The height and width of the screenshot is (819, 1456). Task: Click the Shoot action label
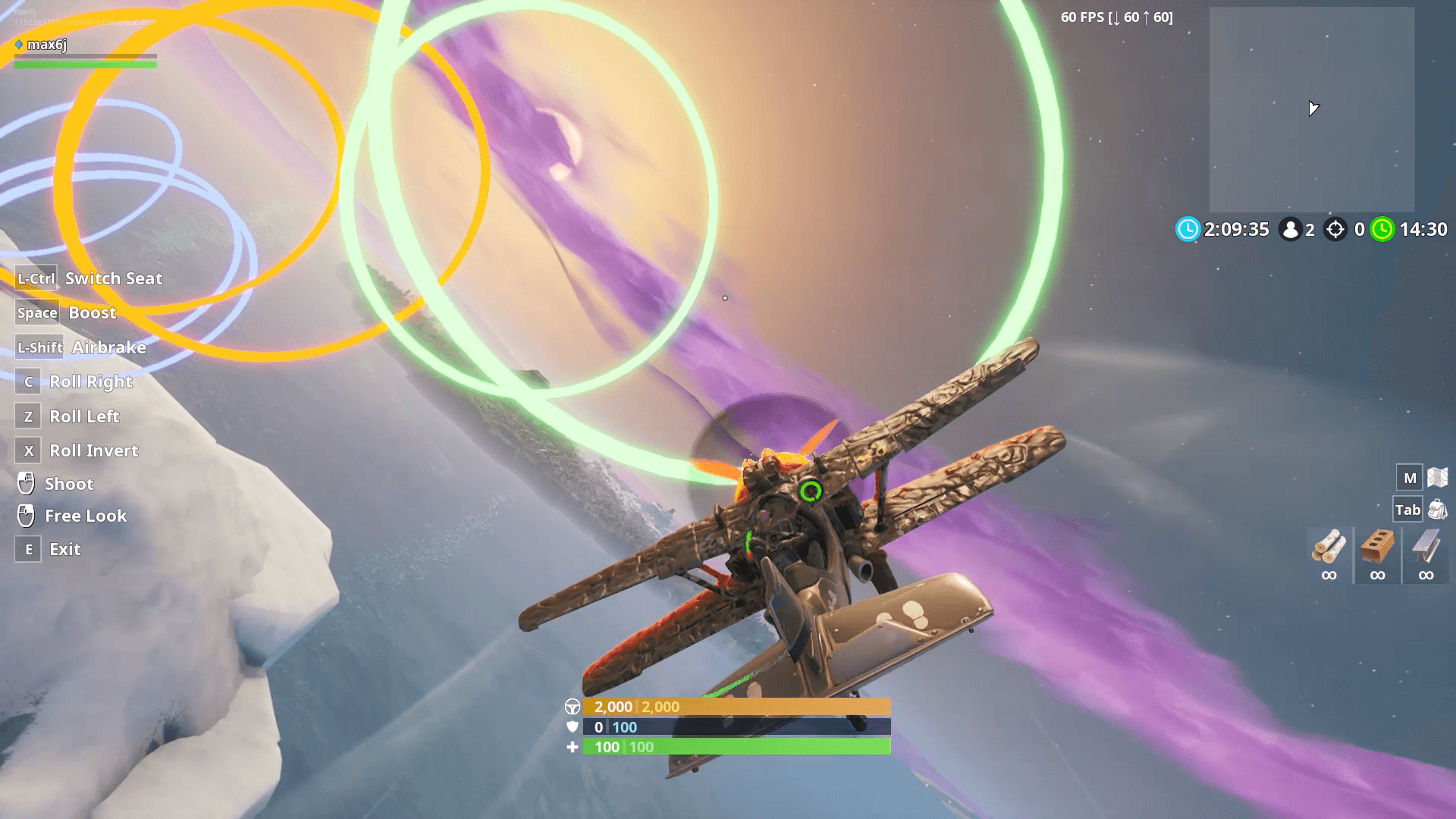point(69,483)
